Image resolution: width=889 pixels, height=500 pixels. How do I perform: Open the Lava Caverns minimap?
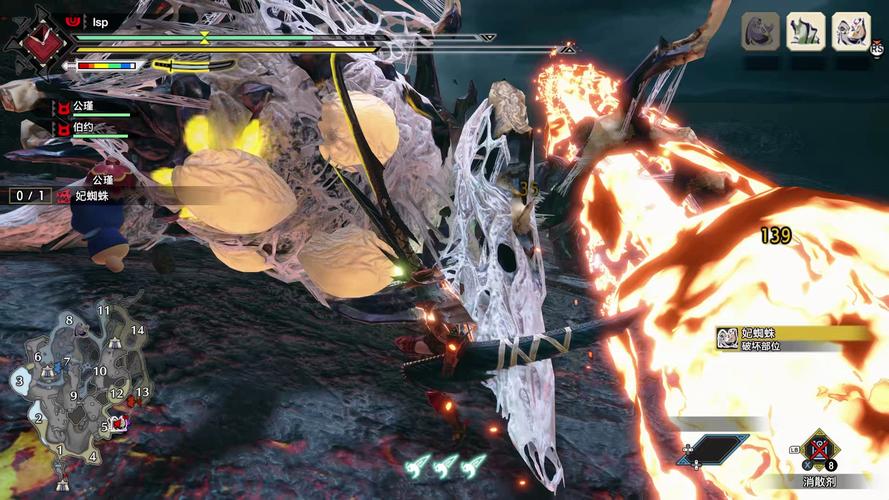80,395
